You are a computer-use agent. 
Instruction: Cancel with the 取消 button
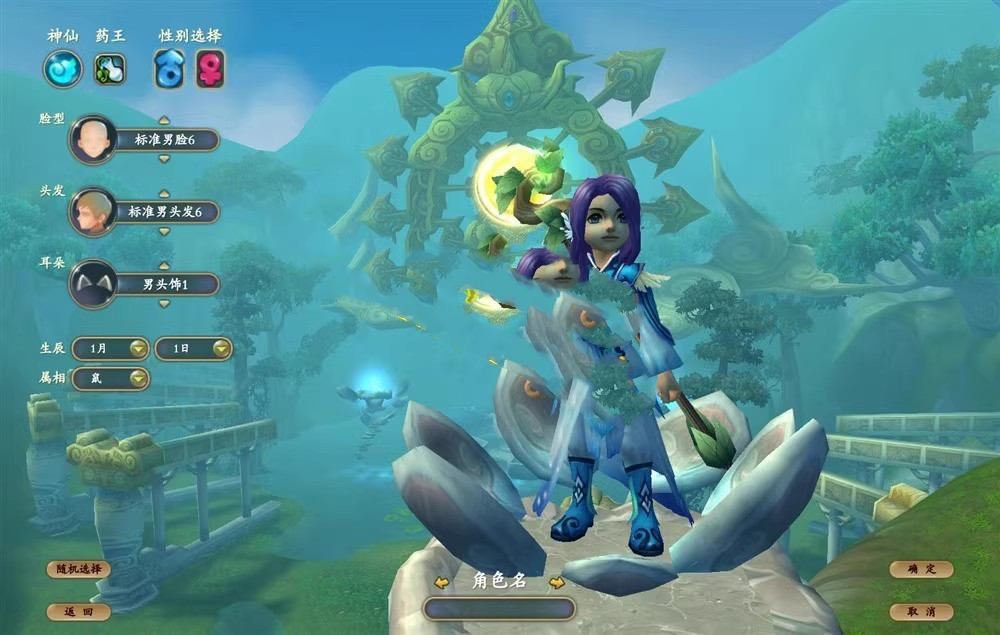click(921, 611)
